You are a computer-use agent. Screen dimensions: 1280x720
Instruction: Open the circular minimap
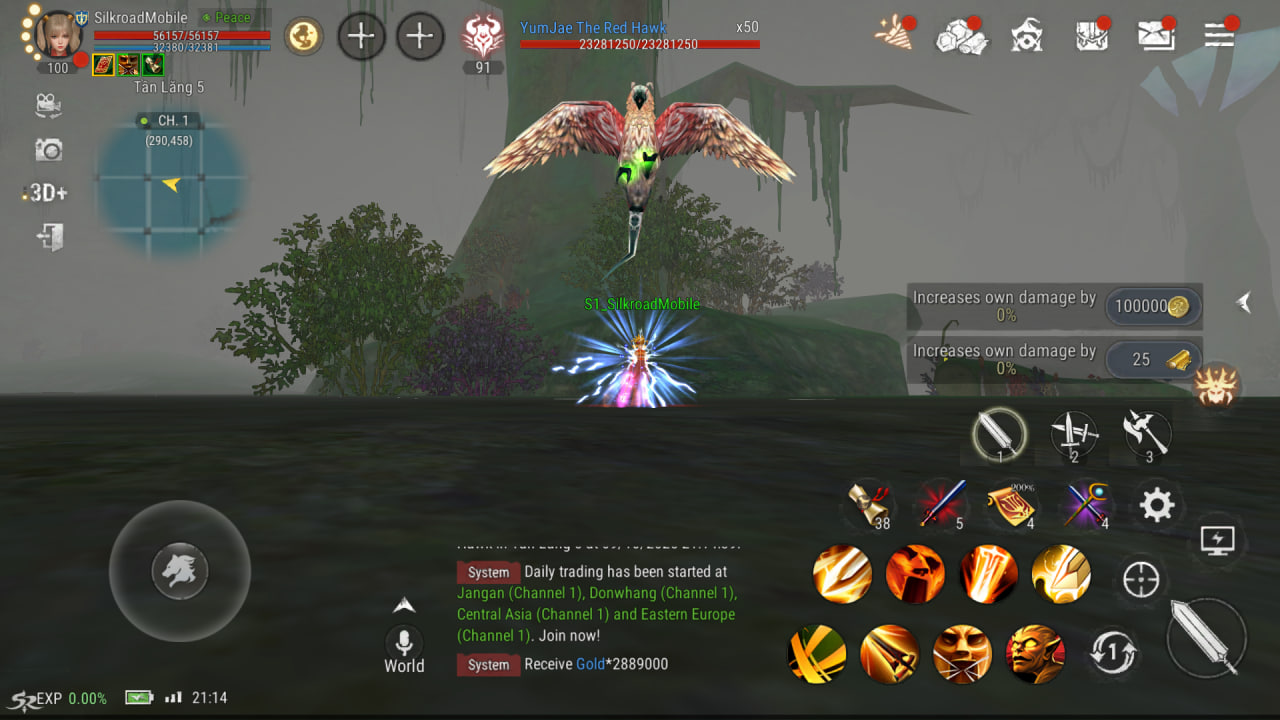tap(171, 186)
